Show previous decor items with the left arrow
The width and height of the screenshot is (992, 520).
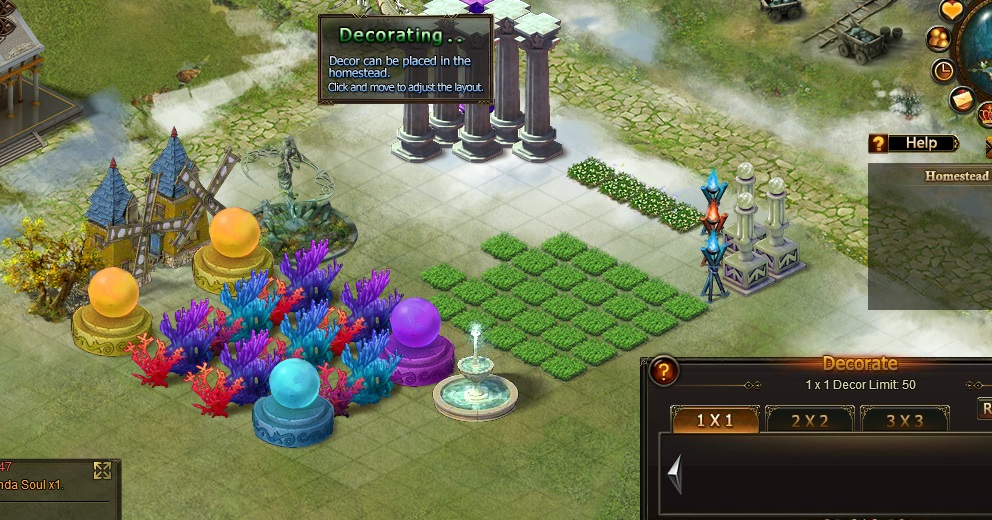(x=676, y=473)
